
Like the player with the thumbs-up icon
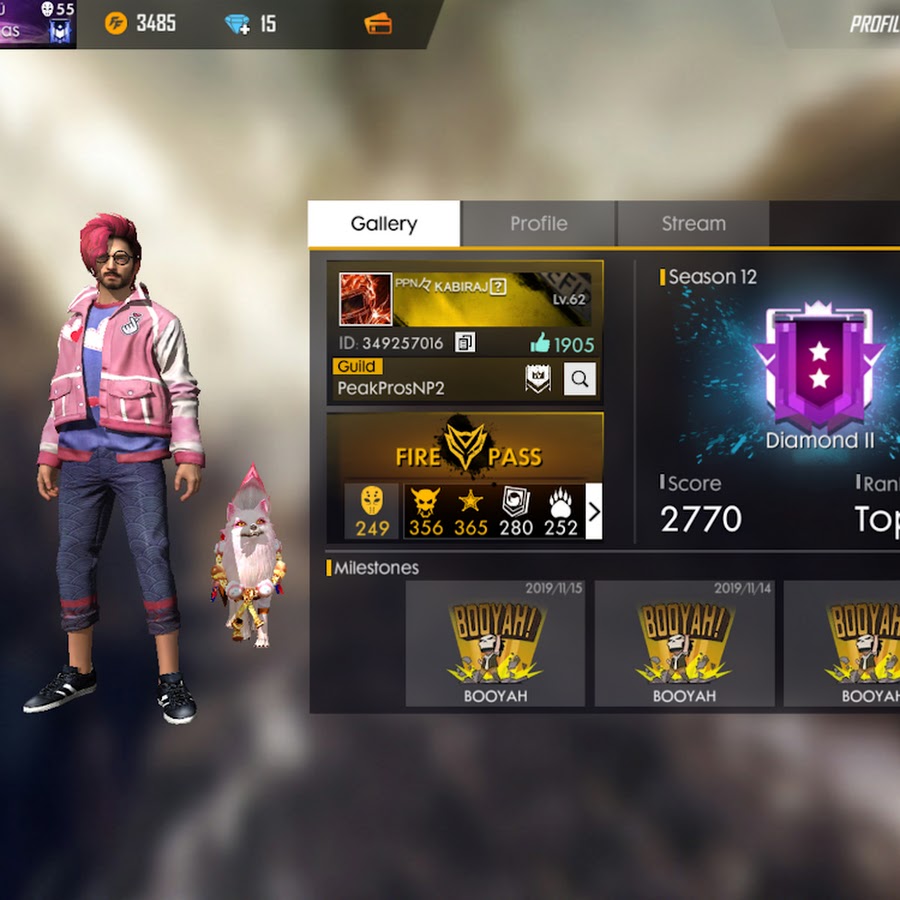point(541,344)
